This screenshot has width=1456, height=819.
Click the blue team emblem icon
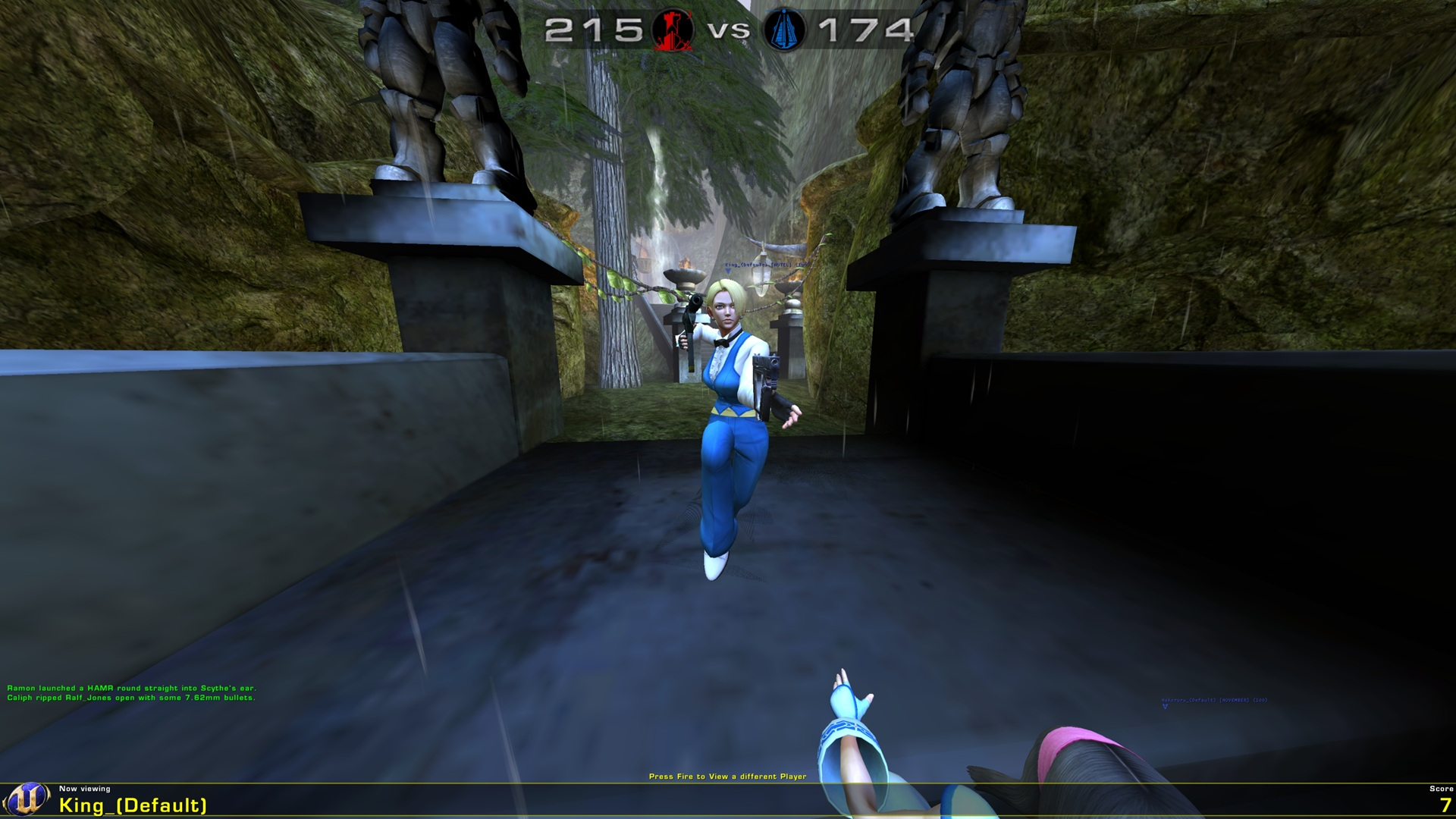coord(785,30)
